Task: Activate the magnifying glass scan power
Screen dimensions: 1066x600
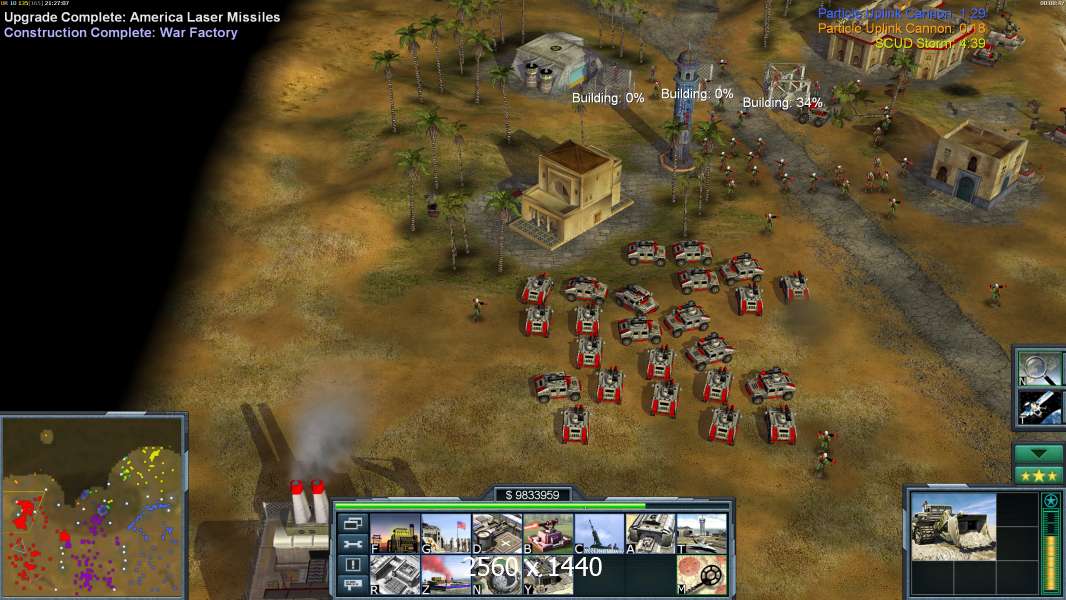Action: pos(1038,366)
